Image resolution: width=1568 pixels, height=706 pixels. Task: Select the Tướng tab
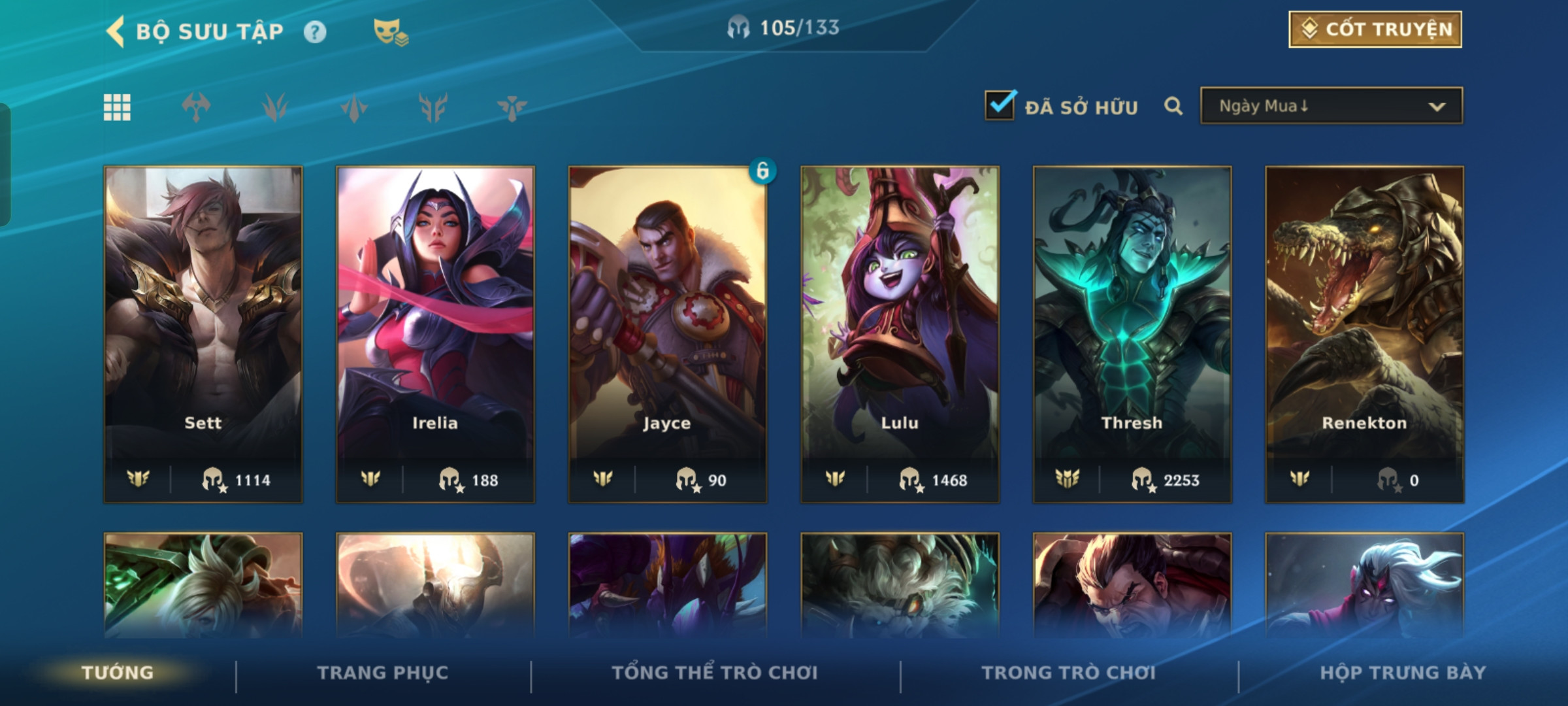pos(118,673)
